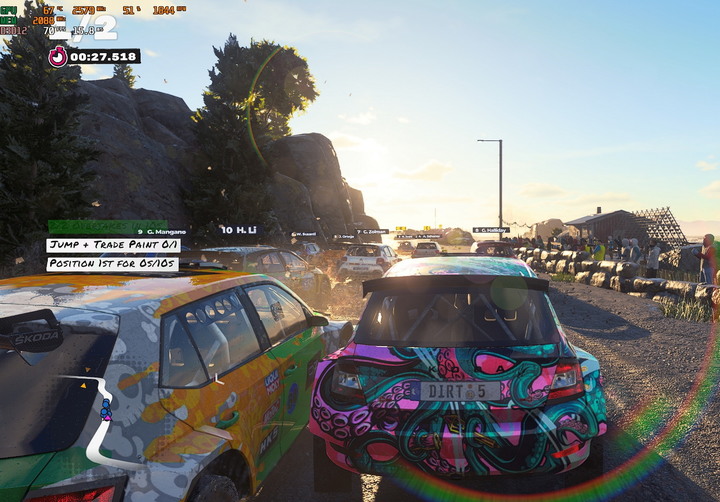Select the Position 1st for 0s/10s objective
Image resolution: width=720 pixels, height=502 pixels.
(x=112, y=264)
